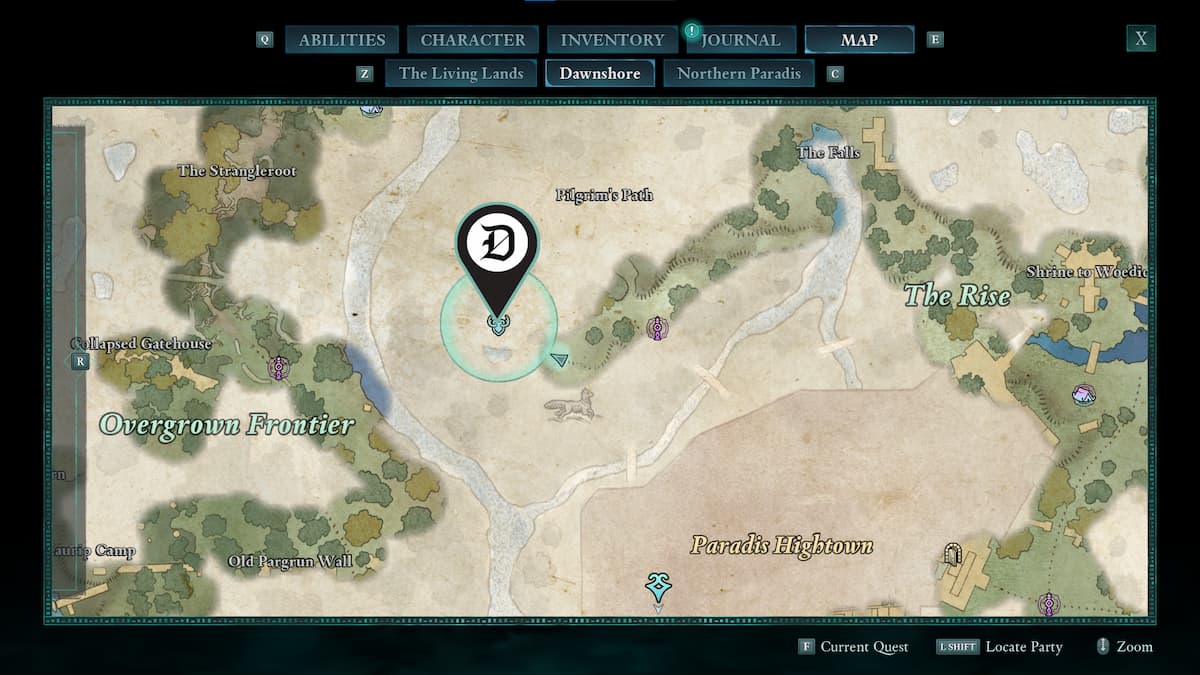
Task: Open the Inventory tab
Action: click(612, 40)
